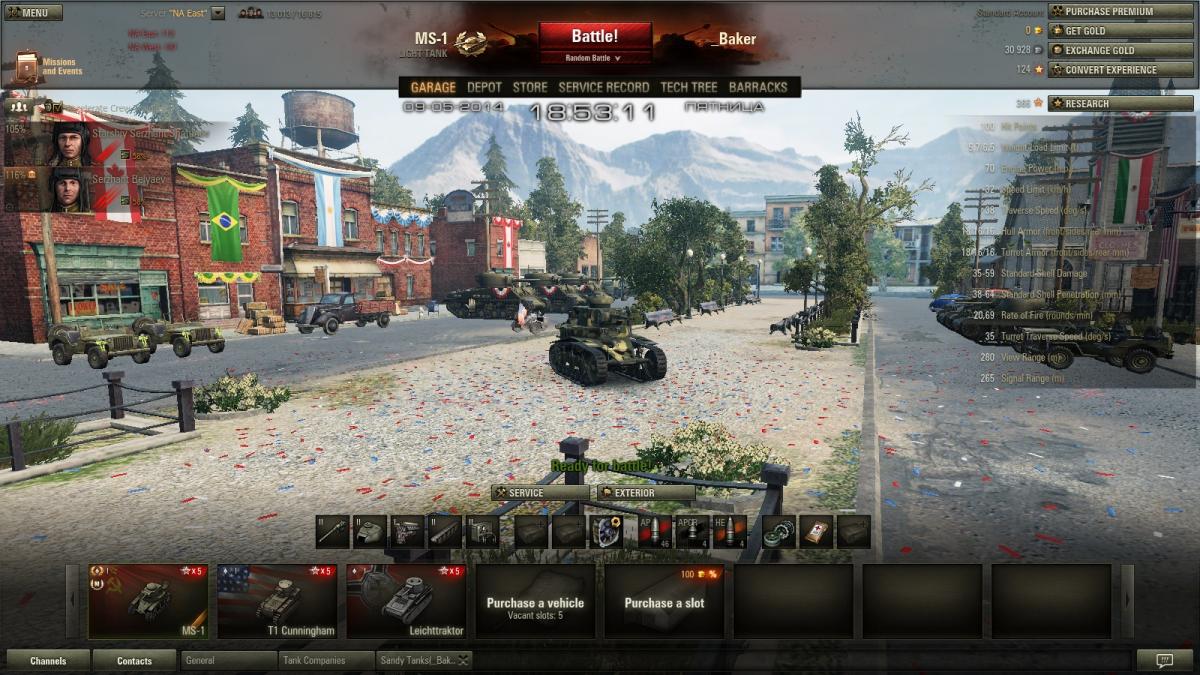Image resolution: width=1200 pixels, height=675 pixels.
Task: Click the Purchase Premium button
Action: 1120,12
